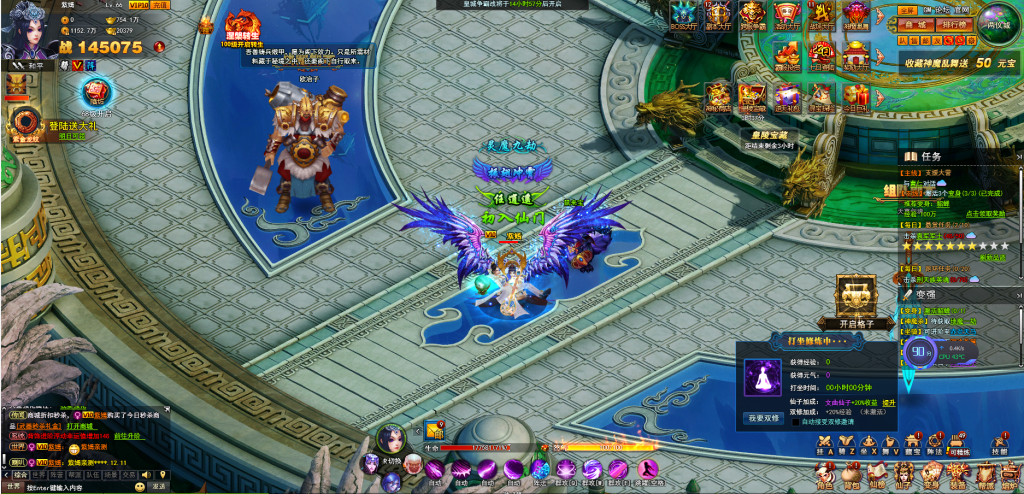Open the 装备 equipment menu icon
Screen dimensions: 1024x494
pyautogui.click(x=958, y=476)
